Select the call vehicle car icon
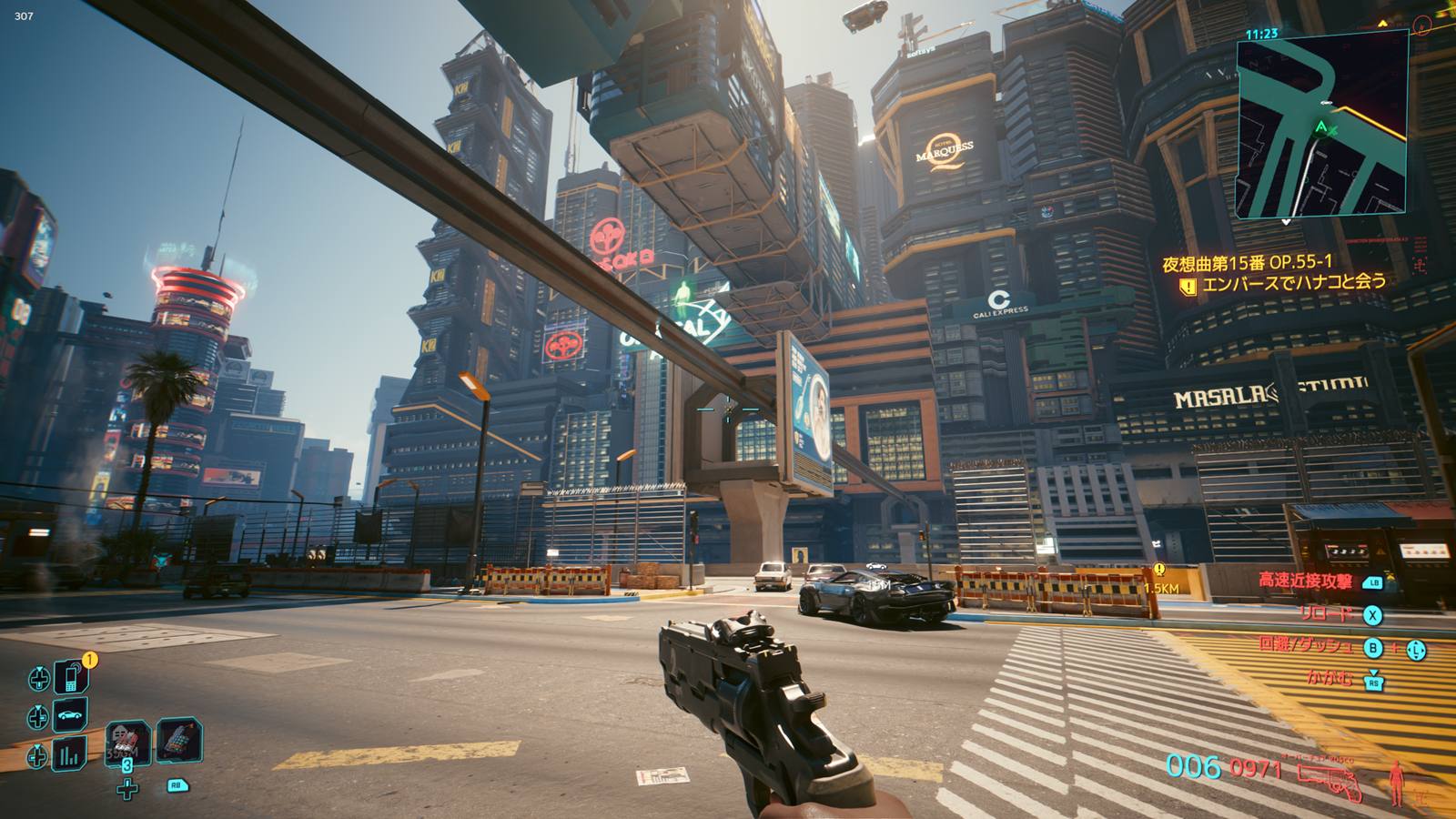The width and height of the screenshot is (1456, 819). [x=71, y=716]
